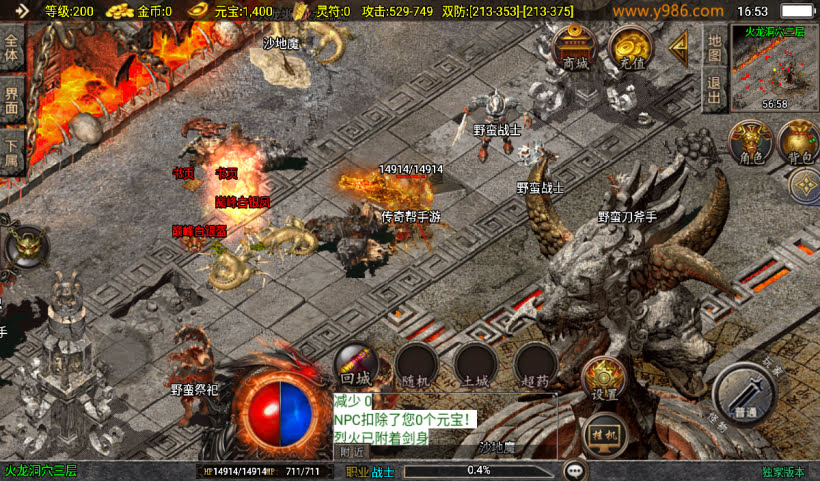Use the 回城 return-to-town scroll
The height and width of the screenshot is (481, 820).
(x=355, y=365)
